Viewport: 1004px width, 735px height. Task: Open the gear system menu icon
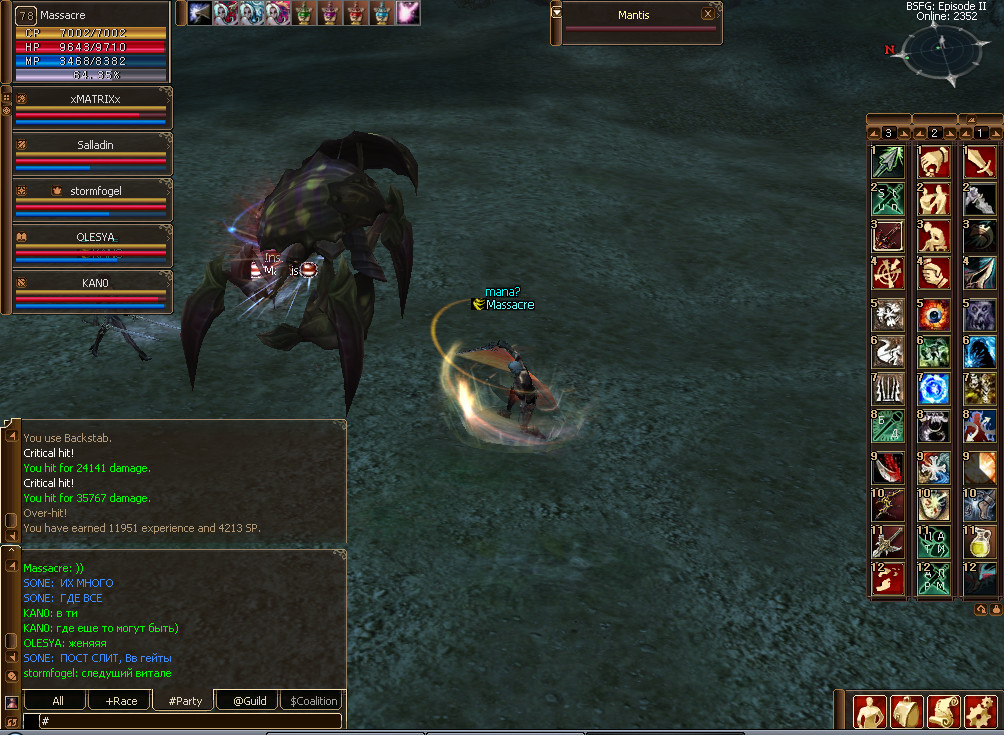[x=980, y=711]
